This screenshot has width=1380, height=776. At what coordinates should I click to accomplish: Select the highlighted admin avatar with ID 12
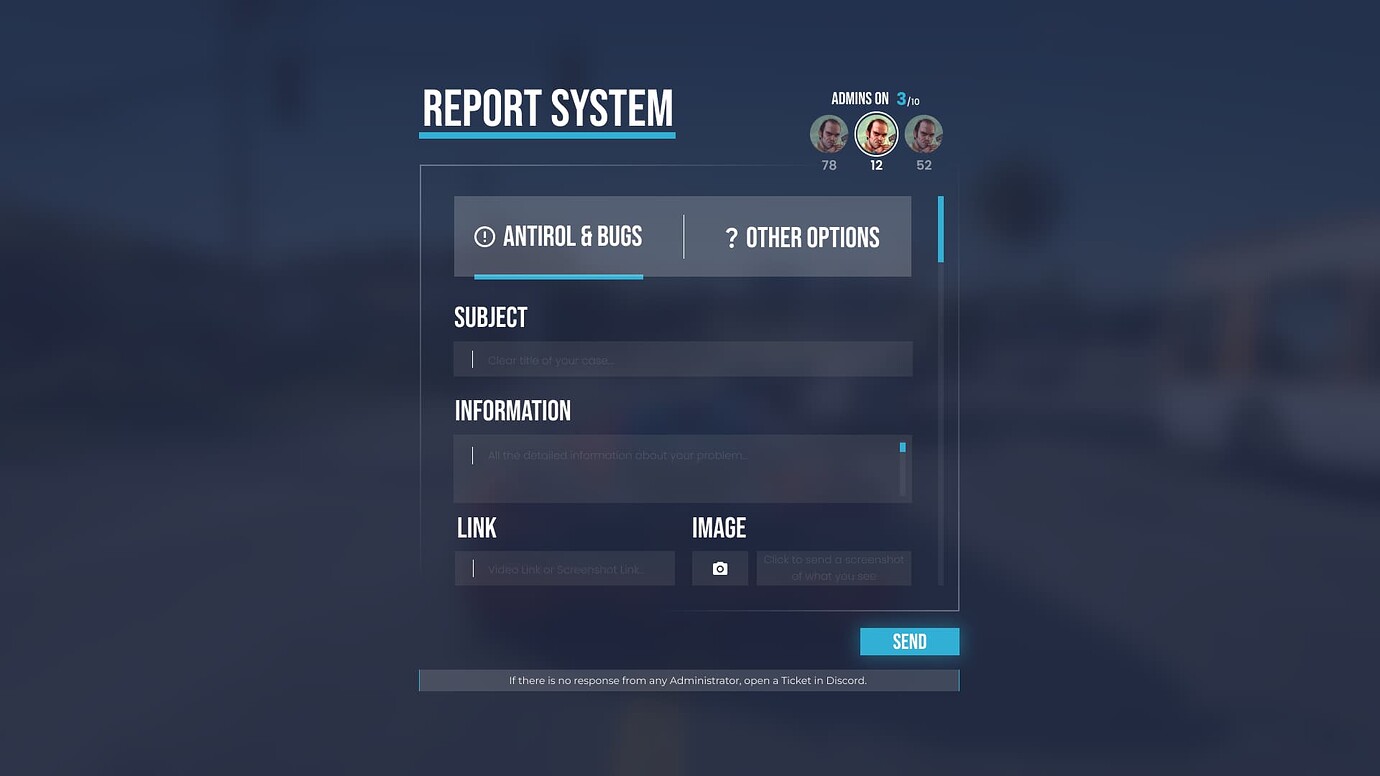(876, 133)
